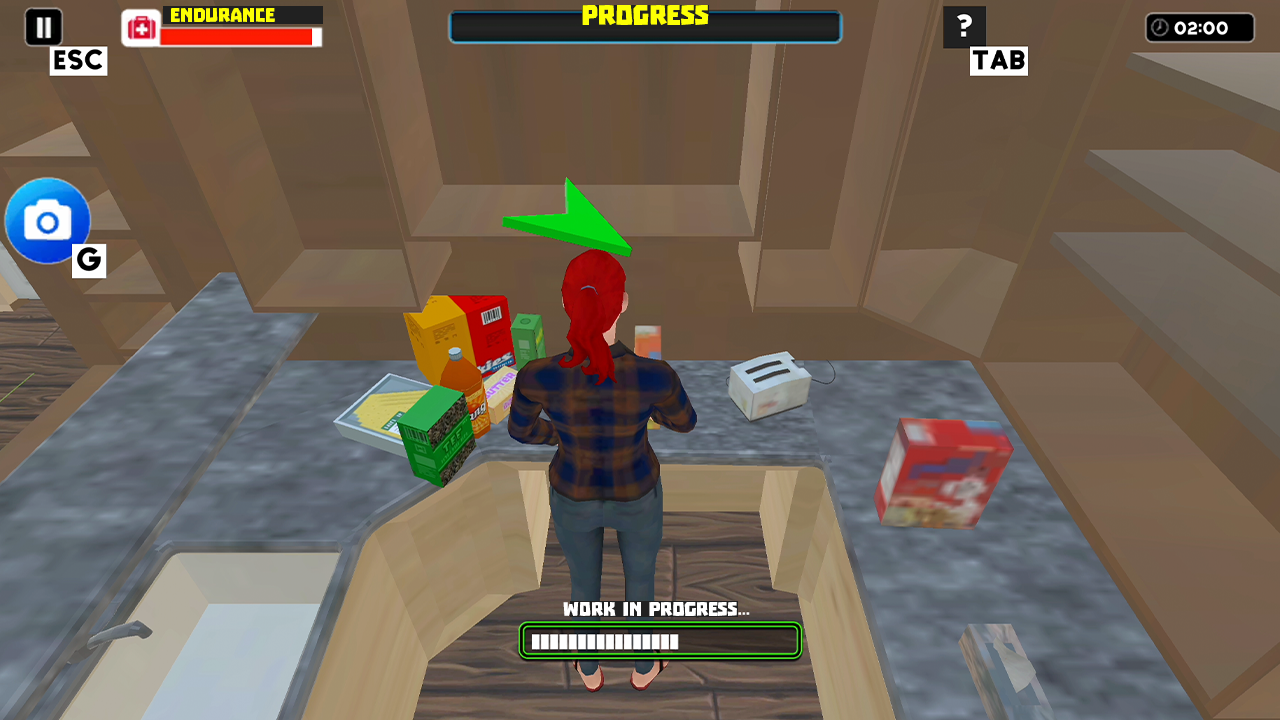This screenshot has height=720, width=1280.
Task: Open help using the question mark icon
Action: (963, 26)
